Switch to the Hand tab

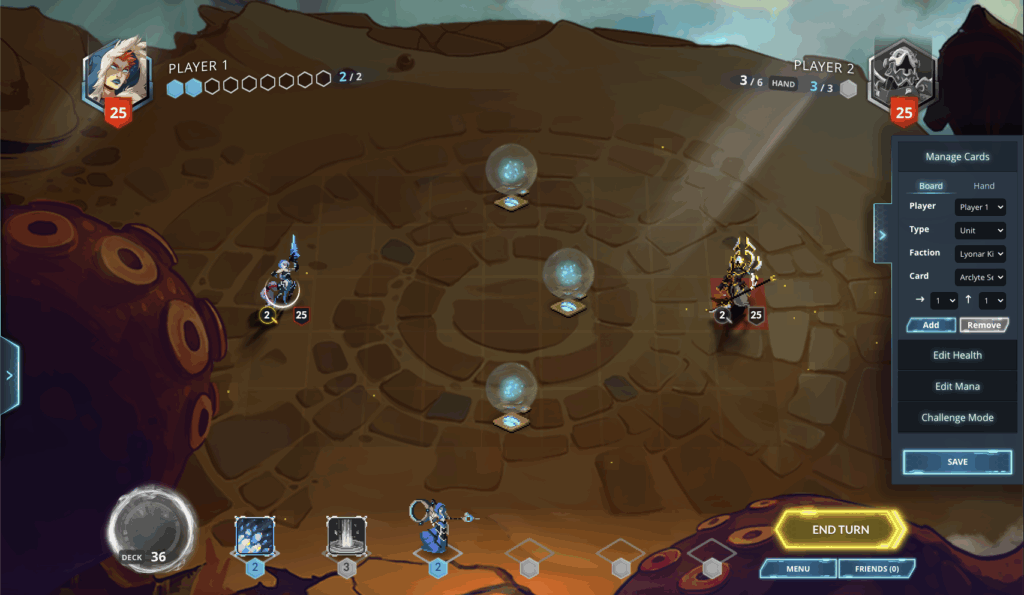tap(984, 186)
